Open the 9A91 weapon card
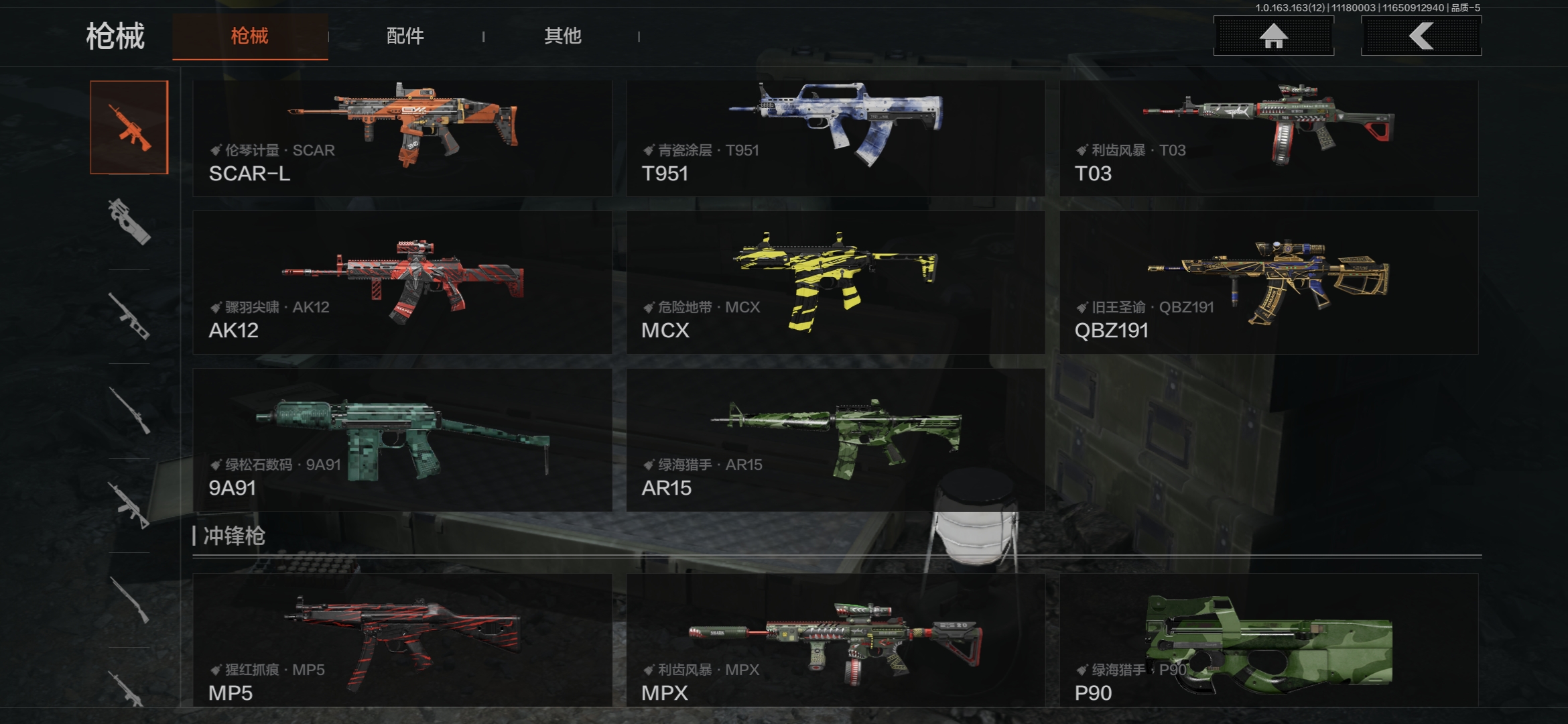The width and height of the screenshot is (1568, 724). point(402,440)
